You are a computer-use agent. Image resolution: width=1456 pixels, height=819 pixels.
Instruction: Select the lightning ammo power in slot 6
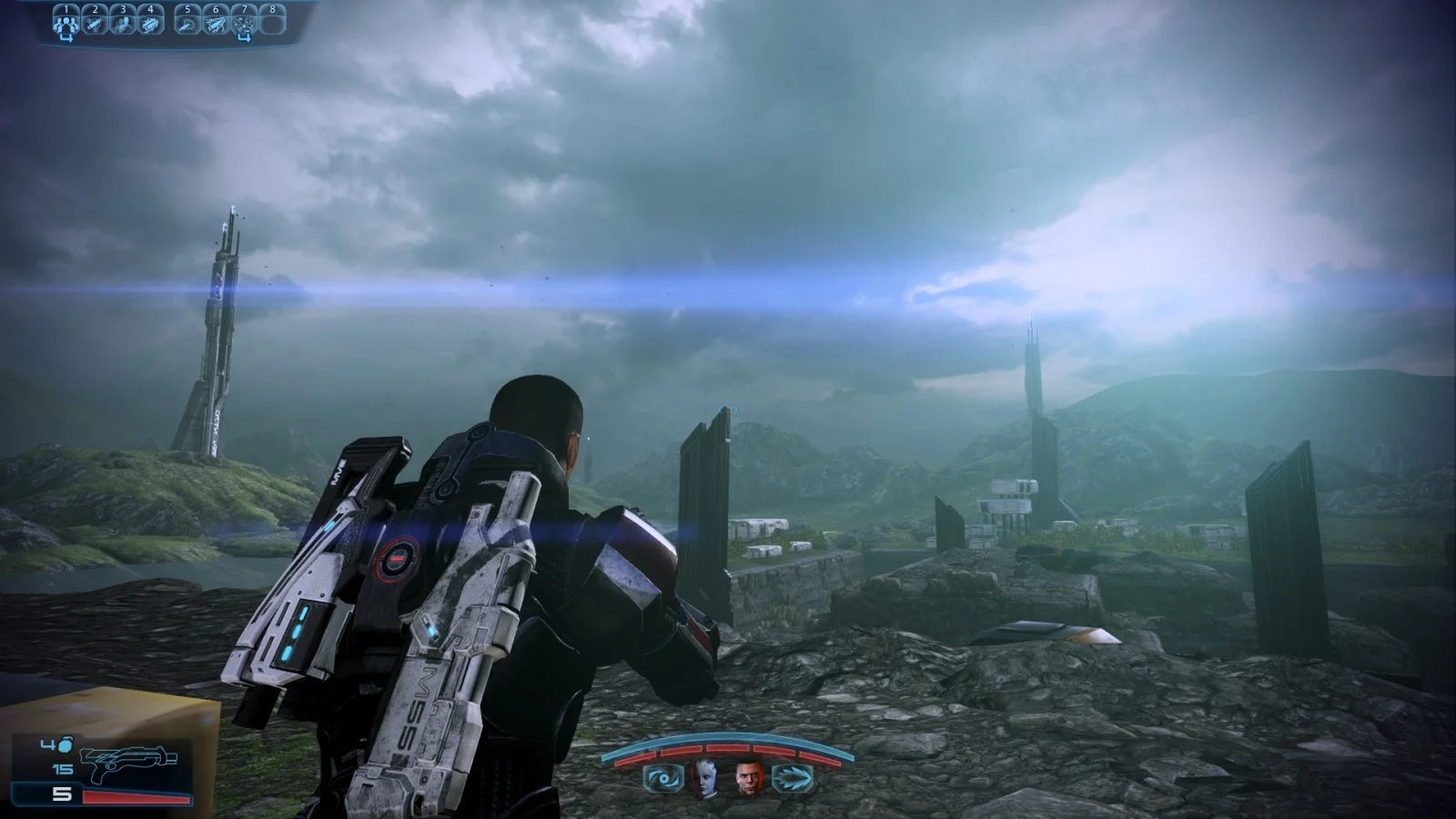(x=216, y=21)
